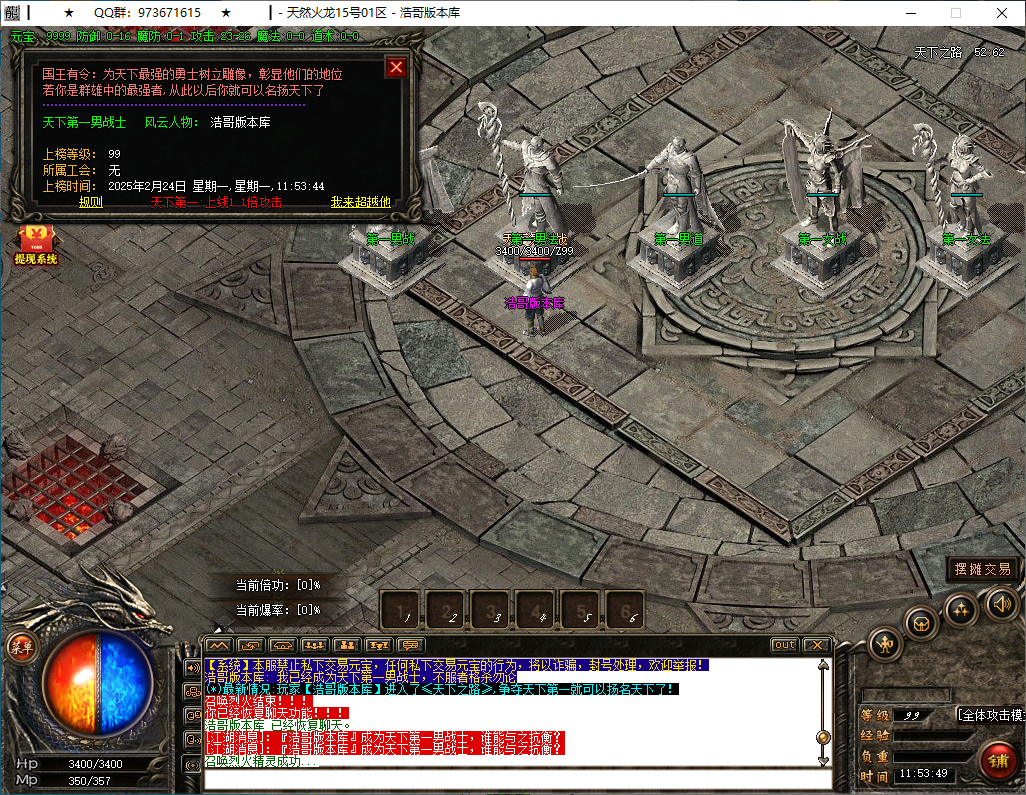Open the 摆摊交易 stall trading button
Screen dimensions: 1026x795
point(982,569)
